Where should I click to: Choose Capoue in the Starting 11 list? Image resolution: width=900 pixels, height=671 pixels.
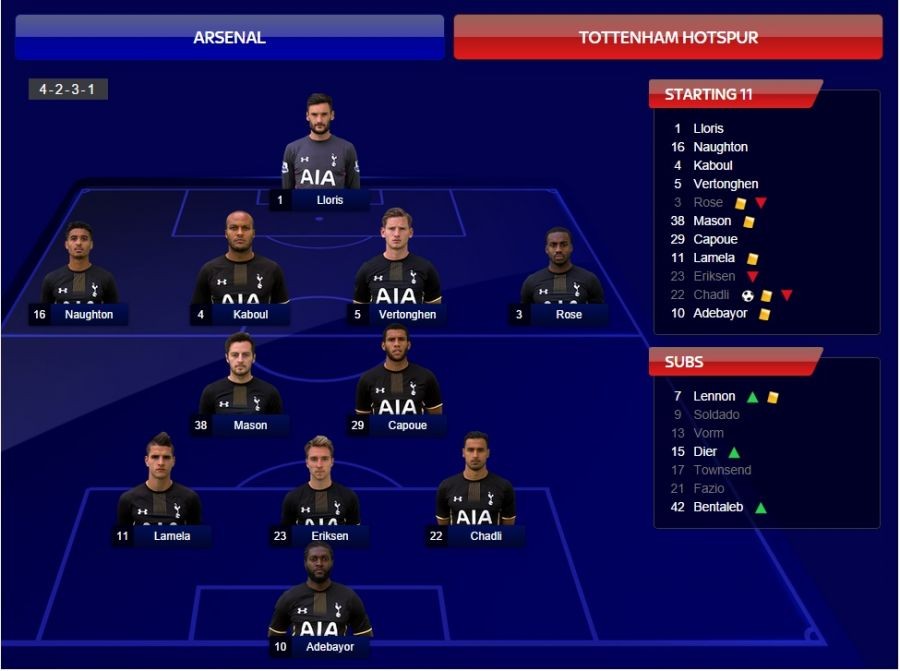[715, 239]
